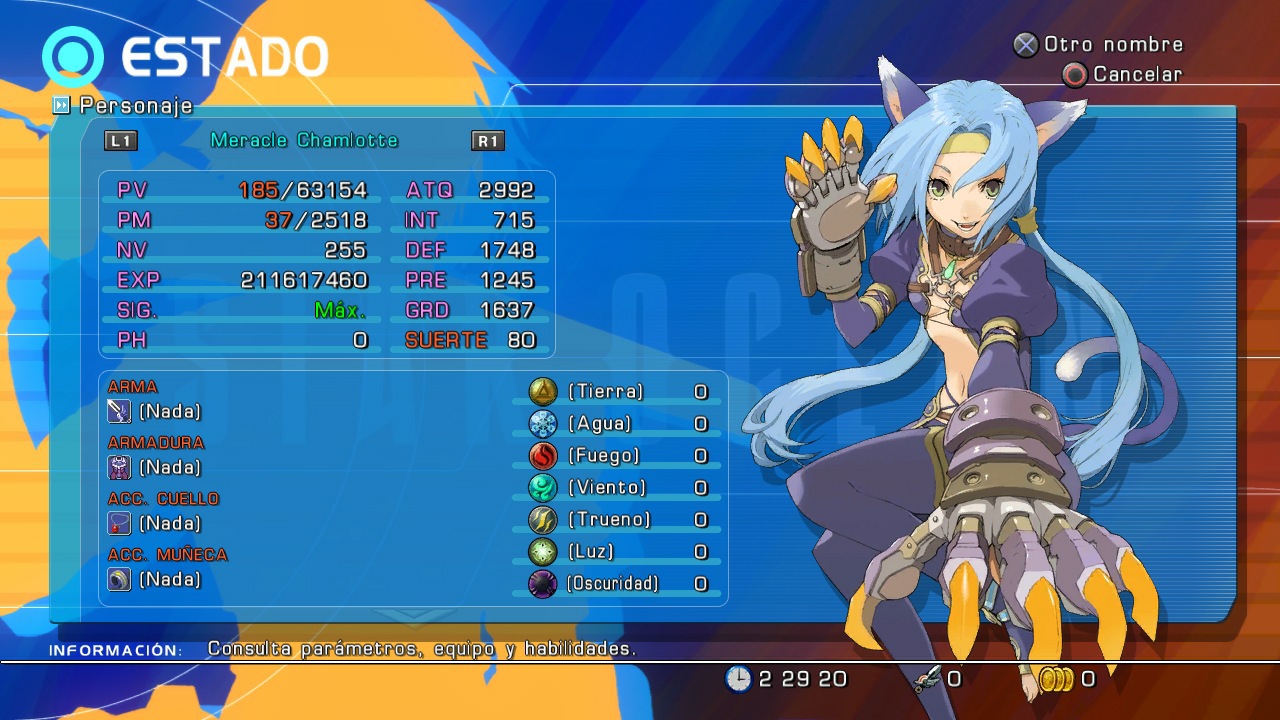Click the clock icon next to play time
The width and height of the screenshot is (1280, 720).
(737, 678)
